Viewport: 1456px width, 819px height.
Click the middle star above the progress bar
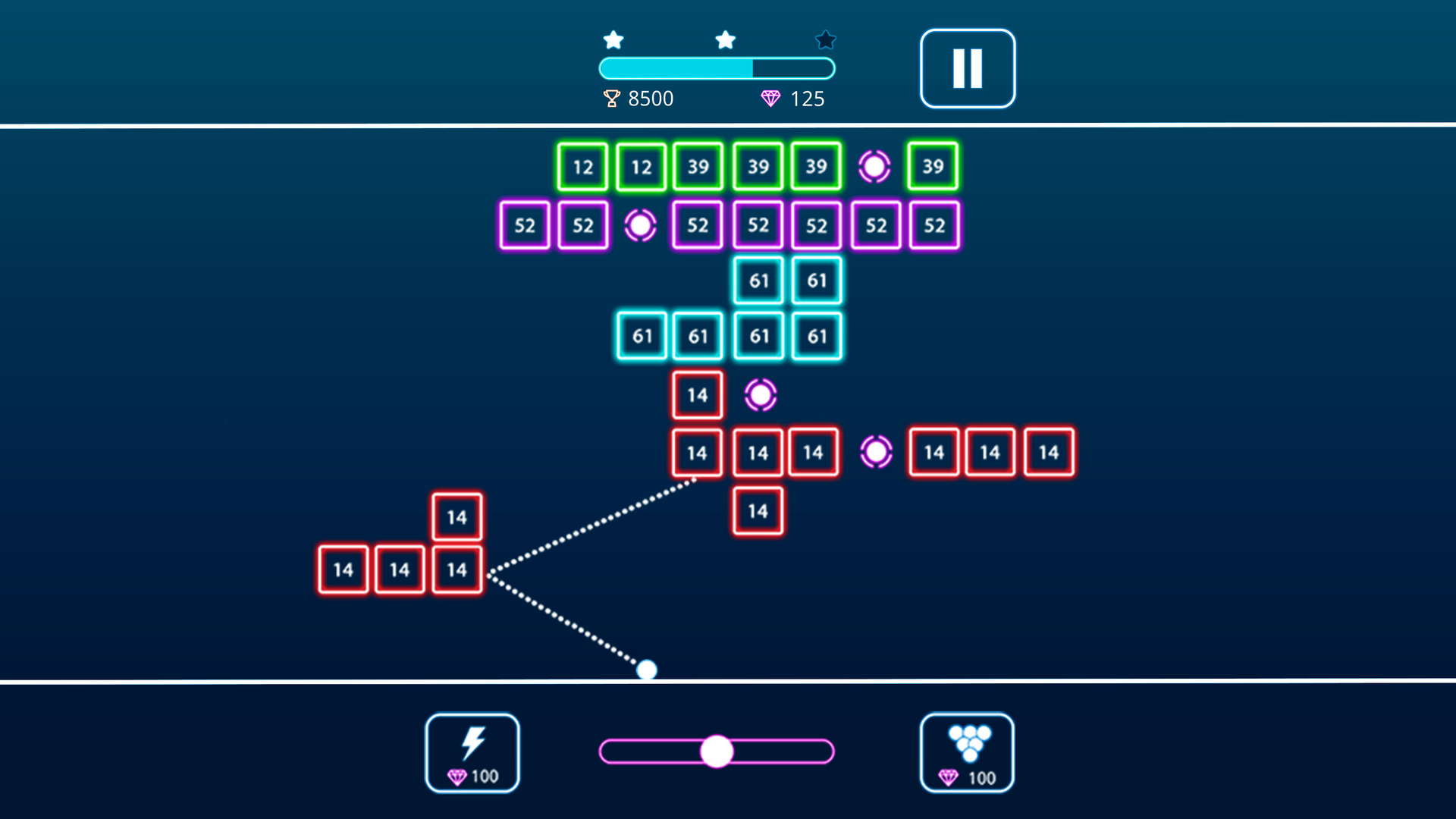coord(725,38)
